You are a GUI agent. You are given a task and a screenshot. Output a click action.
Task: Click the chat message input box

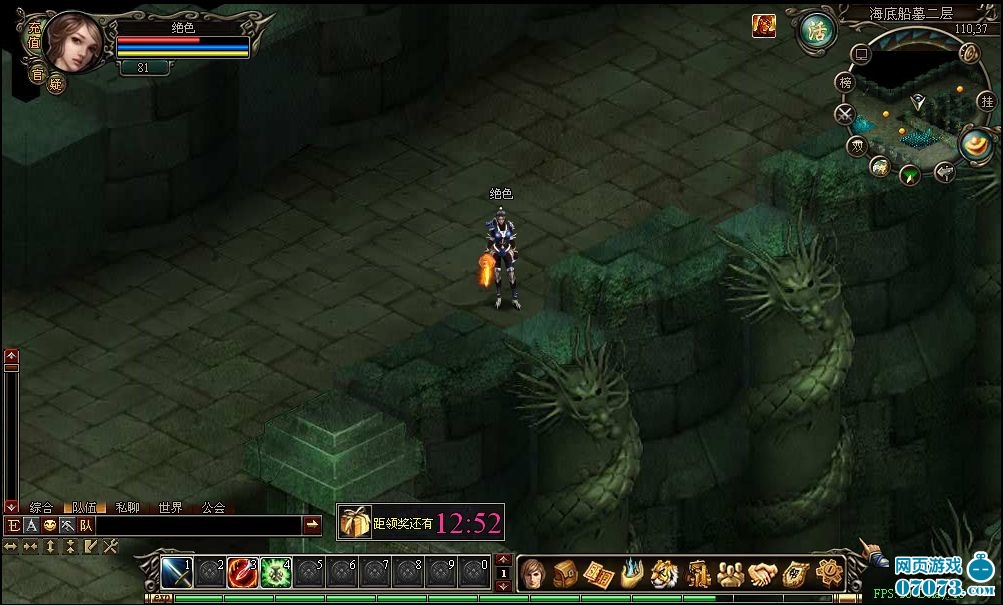tap(198, 525)
